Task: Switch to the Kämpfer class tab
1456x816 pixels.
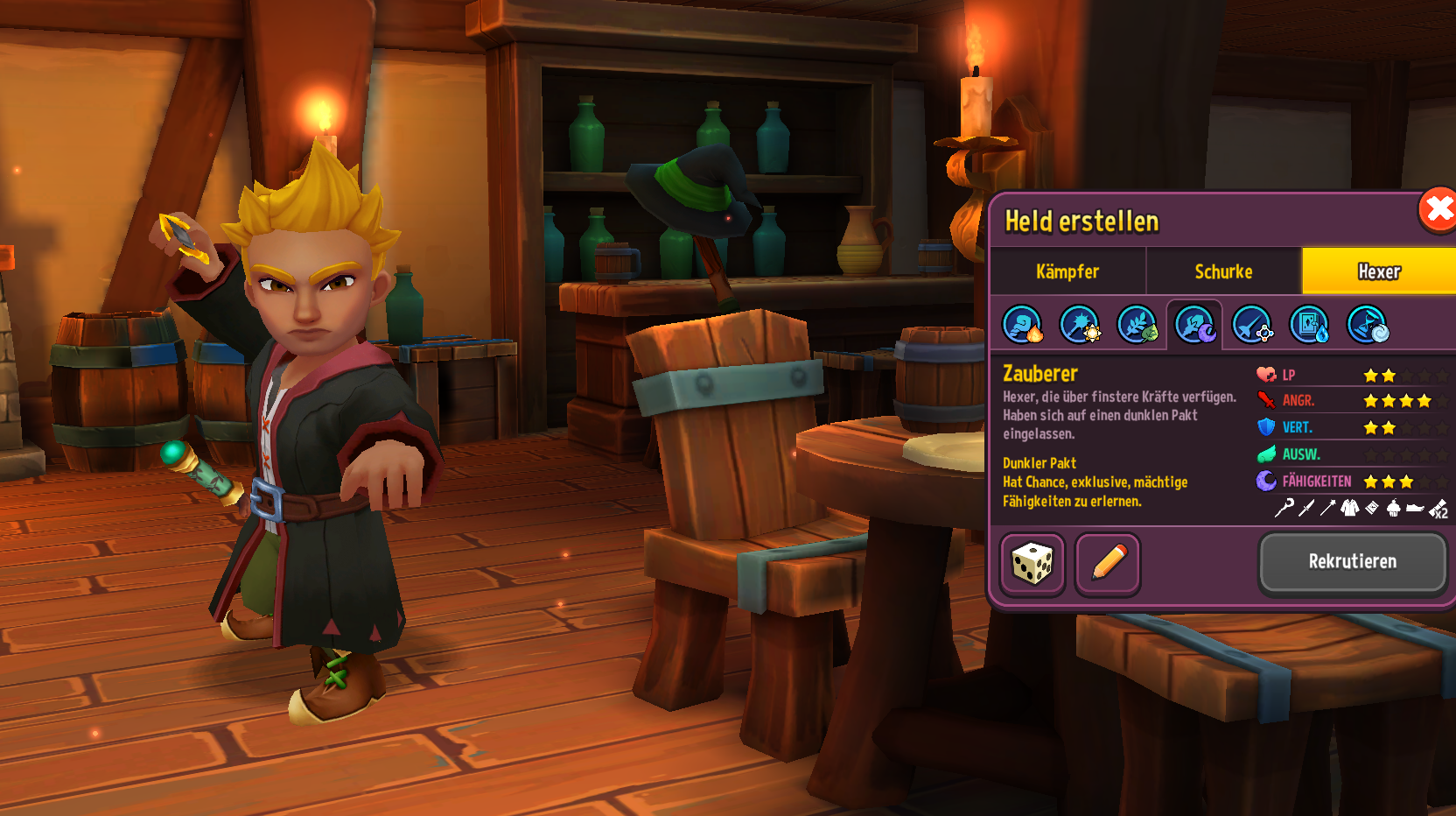Action: click(x=1067, y=271)
